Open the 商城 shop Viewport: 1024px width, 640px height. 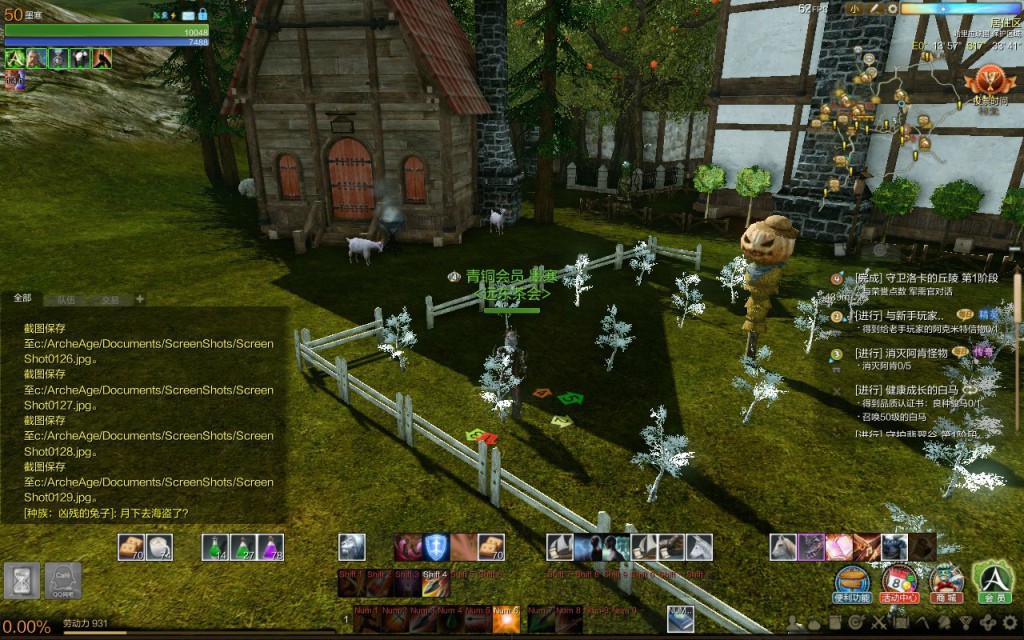[945, 582]
